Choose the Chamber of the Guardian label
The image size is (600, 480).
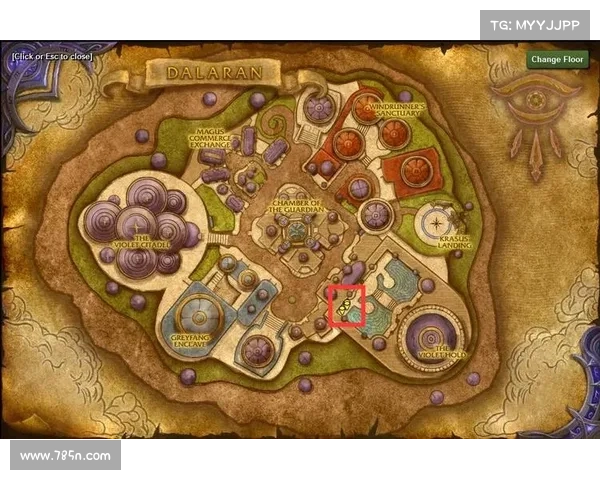point(296,207)
